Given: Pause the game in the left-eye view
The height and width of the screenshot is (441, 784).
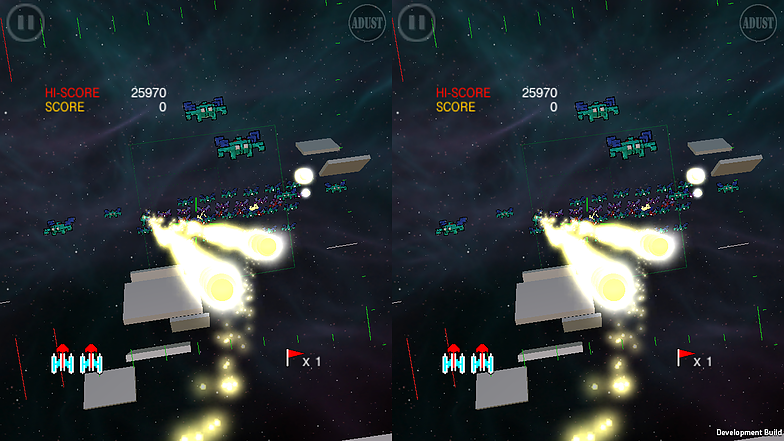Looking at the screenshot, I should pos(26,21).
